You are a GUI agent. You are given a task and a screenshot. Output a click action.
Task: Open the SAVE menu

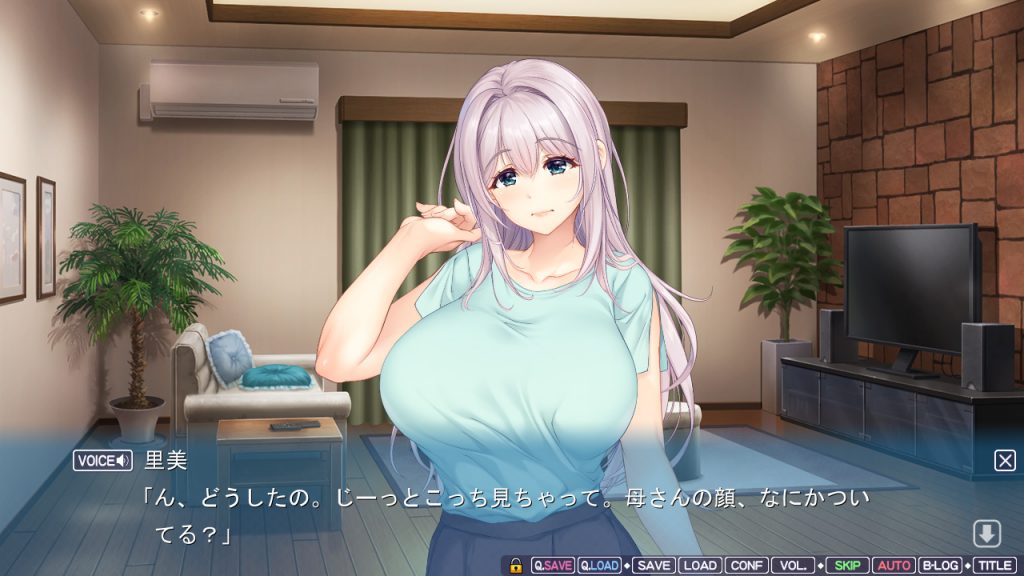coord(653,565)
